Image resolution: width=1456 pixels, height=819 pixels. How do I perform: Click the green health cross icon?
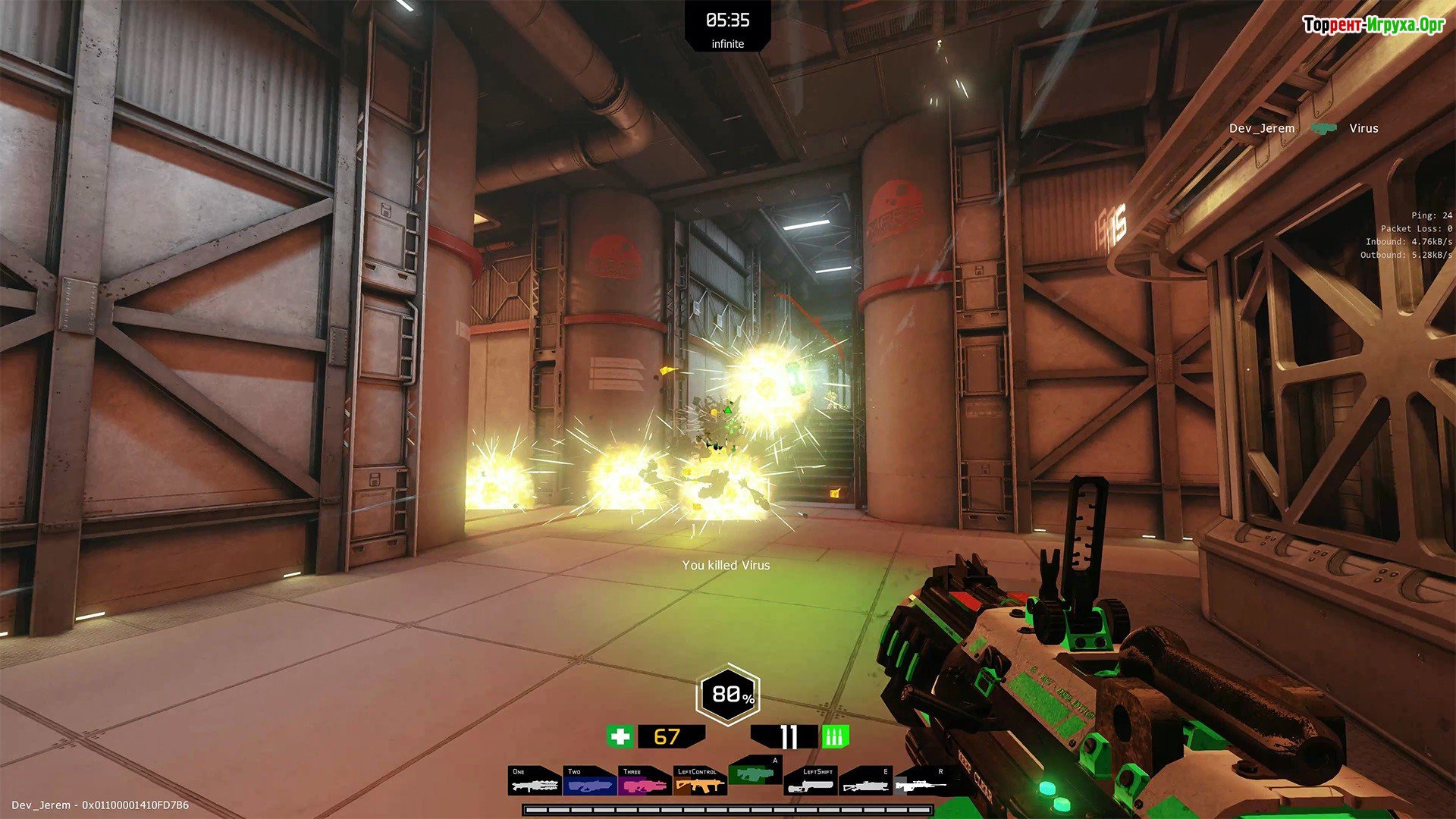tap(620, 736)
